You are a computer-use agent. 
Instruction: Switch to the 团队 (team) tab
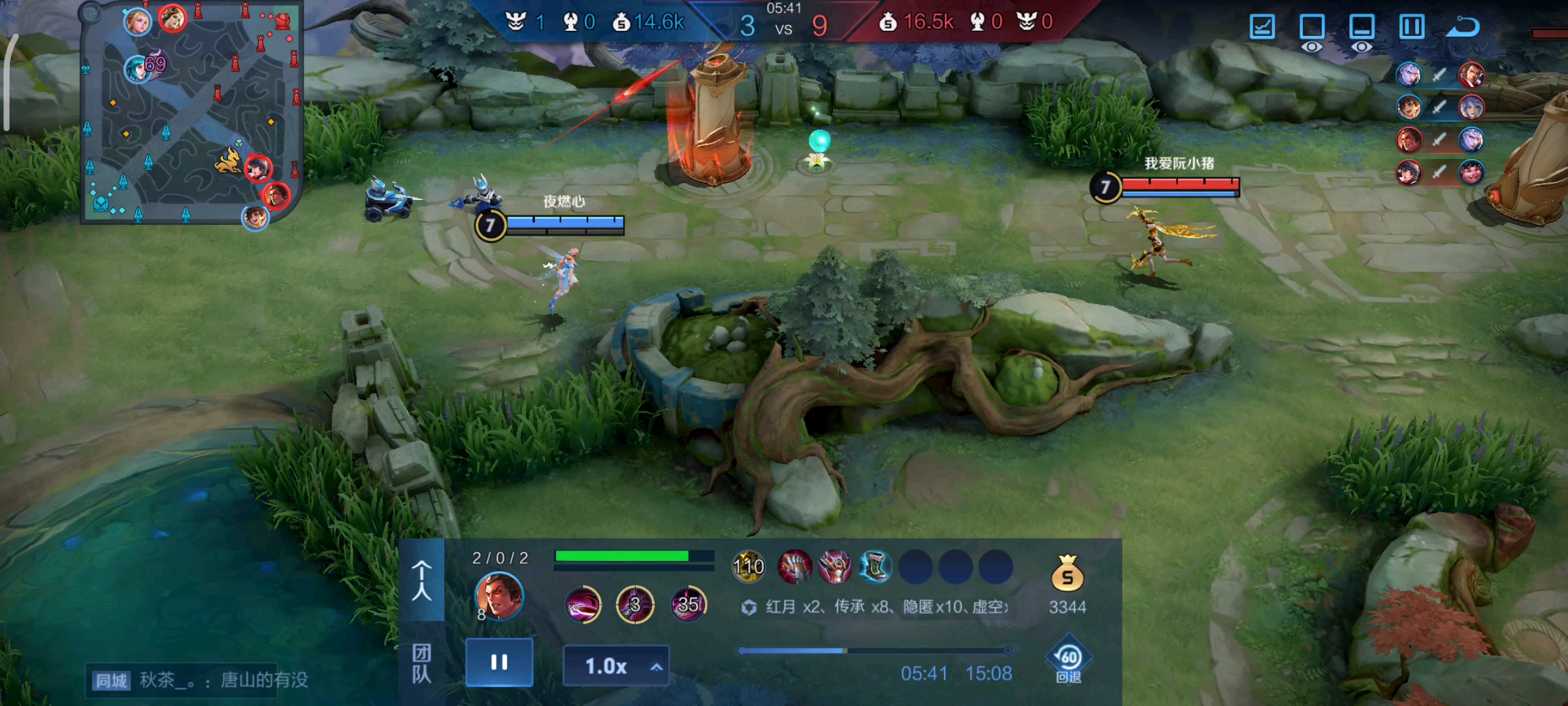coord(421,664)
